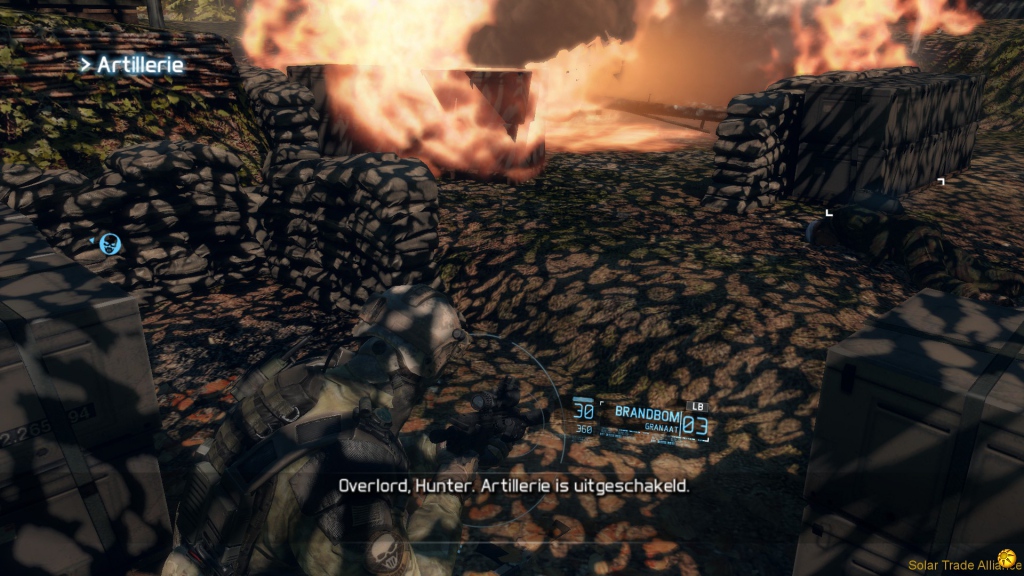The image size is (1024, 576).
Task: Select the Artillerie objective tracker
Action: [x=132, y=65]
